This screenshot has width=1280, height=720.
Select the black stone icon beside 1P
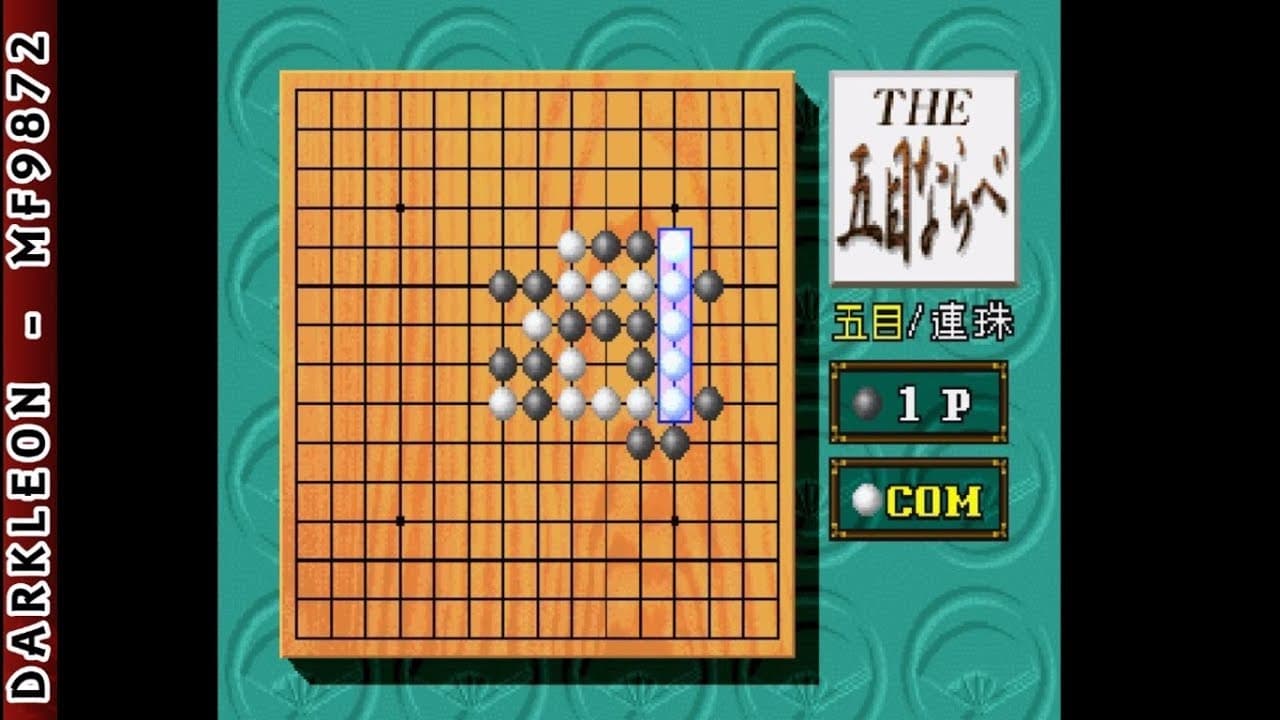[866, 402]
